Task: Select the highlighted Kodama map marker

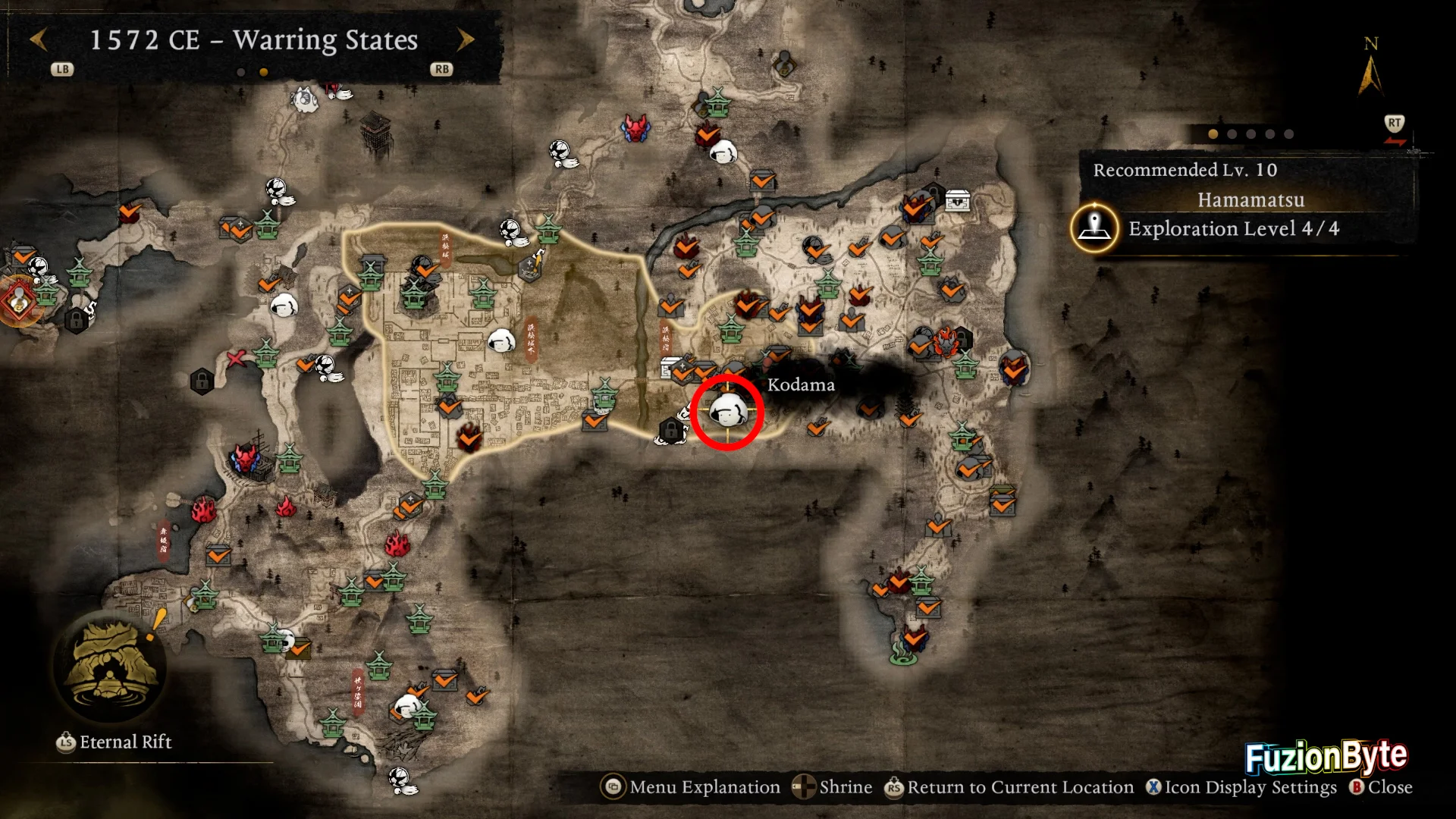Action: pos(727,412)
